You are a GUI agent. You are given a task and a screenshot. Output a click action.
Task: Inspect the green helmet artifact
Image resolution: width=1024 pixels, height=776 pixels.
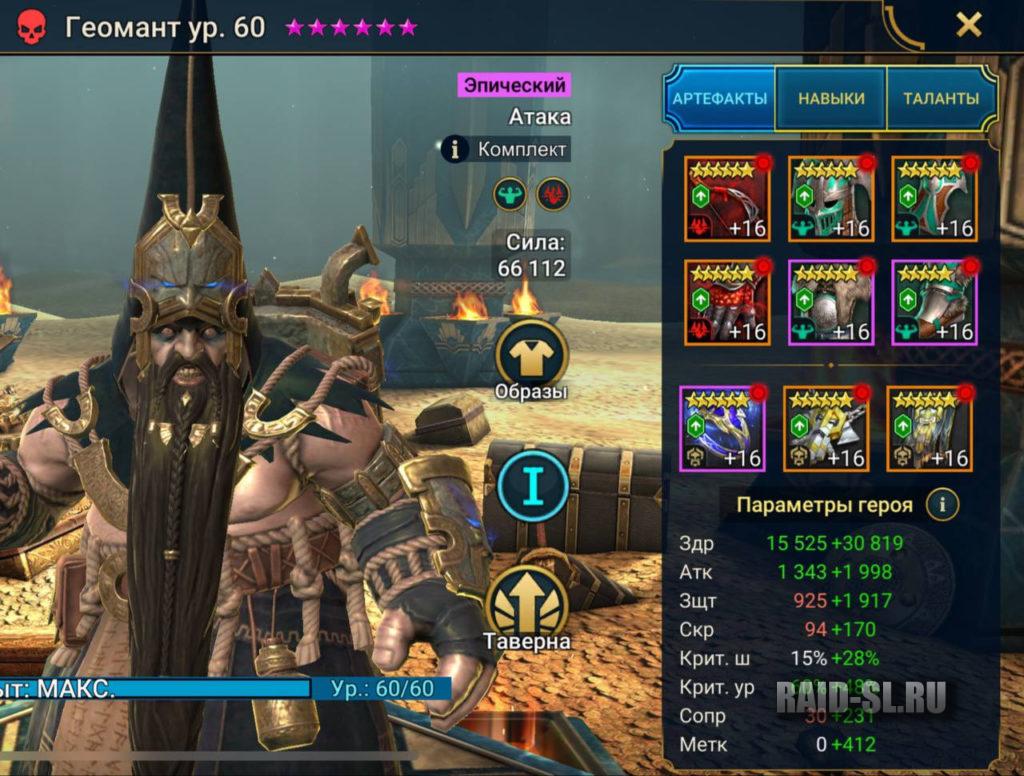pyautogui.click(x=830, y=198)
